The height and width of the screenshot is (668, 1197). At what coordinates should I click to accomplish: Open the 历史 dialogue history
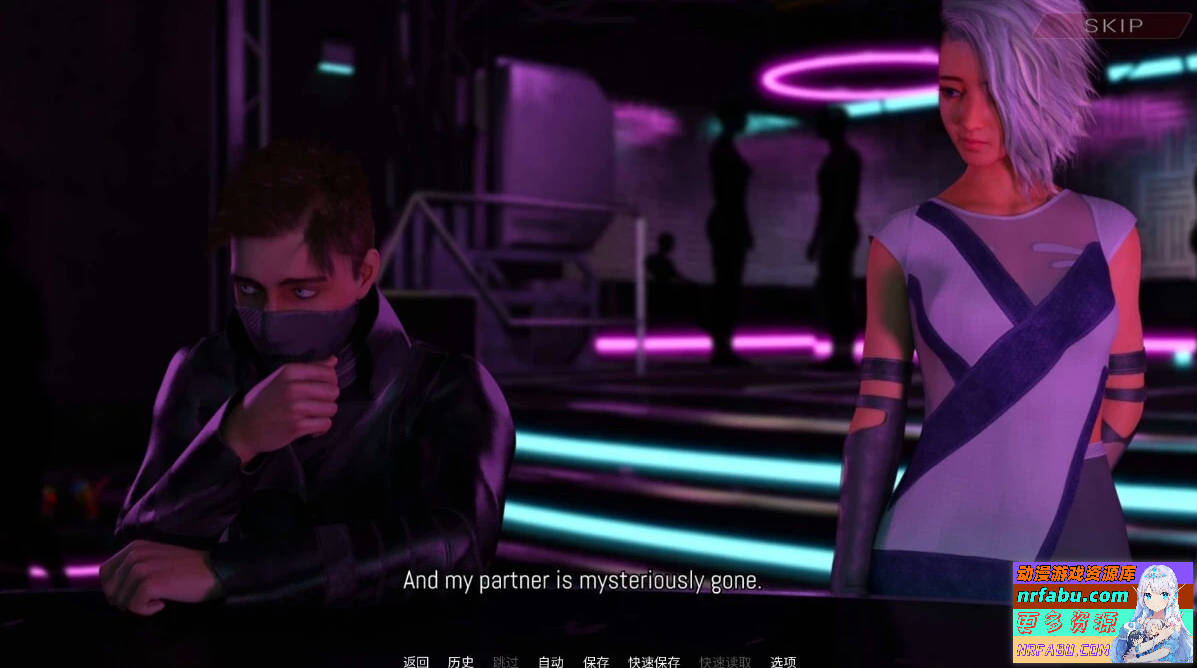461,661
